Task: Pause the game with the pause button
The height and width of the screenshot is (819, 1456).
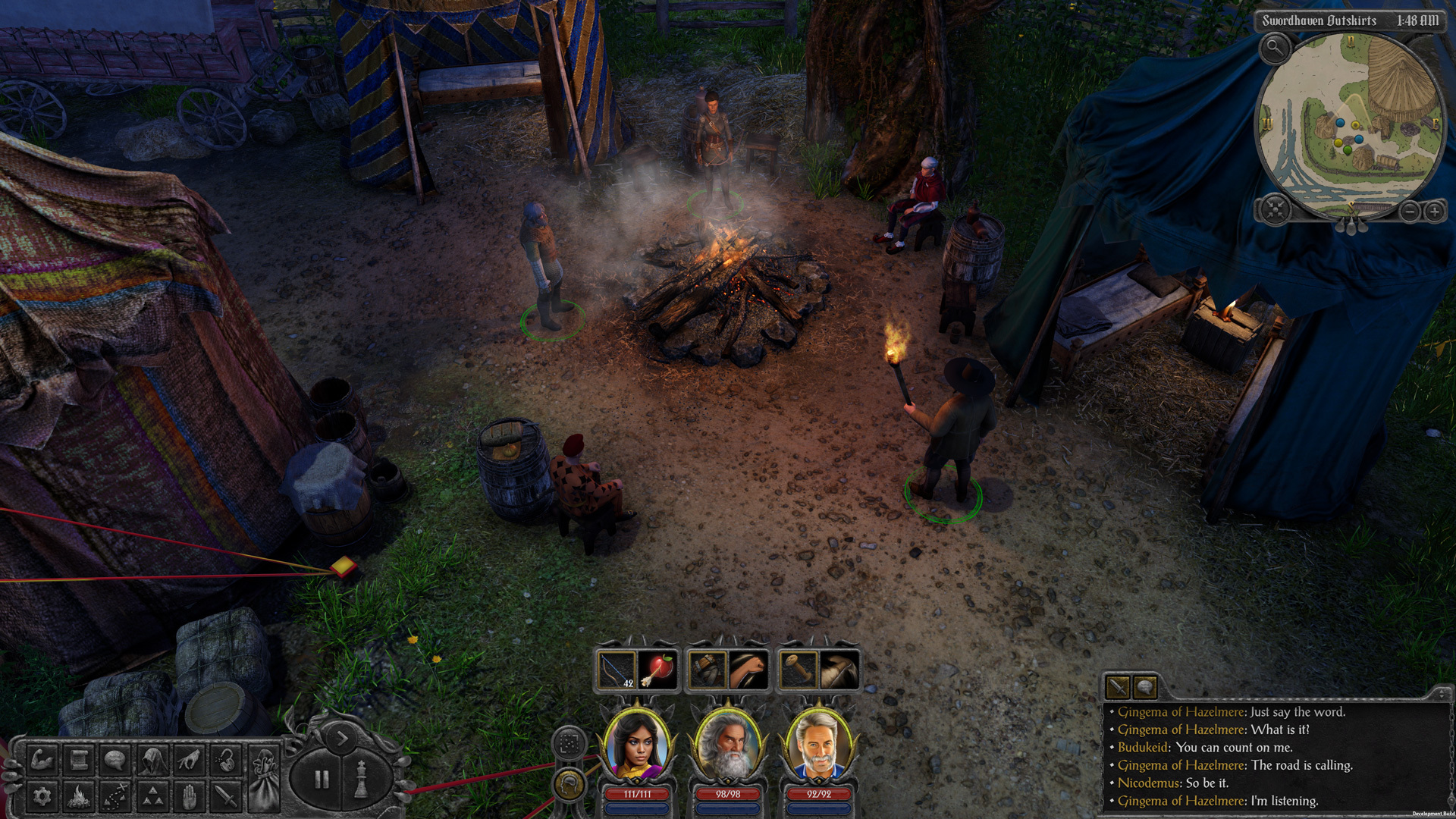Action: (x=322, y=779)
